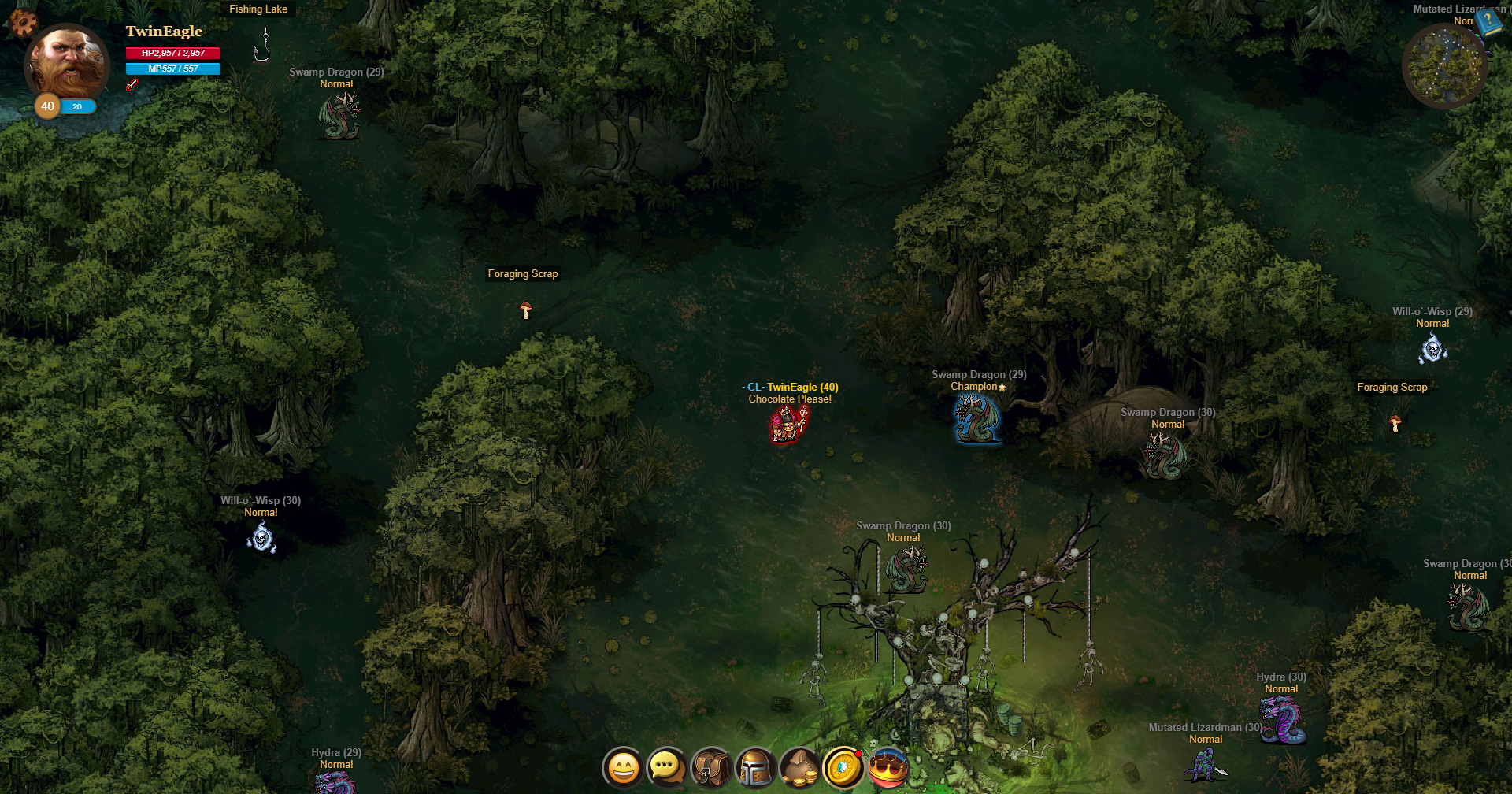Open the helmet equipment screen
The height and width of the screenshot is (794, 1512).
coord(755,766)
